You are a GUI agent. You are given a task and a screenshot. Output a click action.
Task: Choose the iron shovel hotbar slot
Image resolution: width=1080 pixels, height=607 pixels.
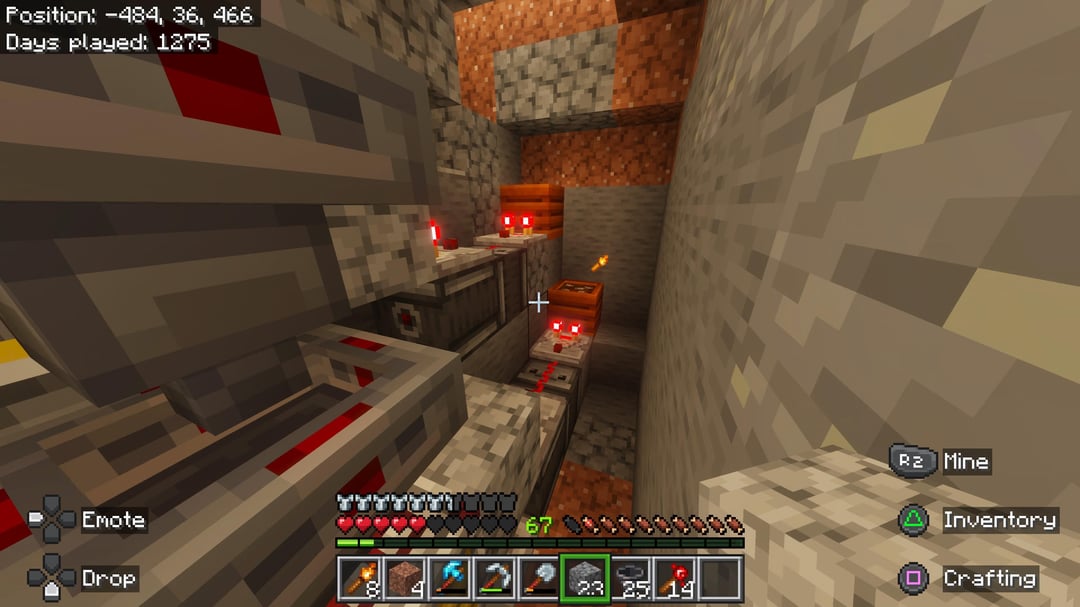(540, 578)
